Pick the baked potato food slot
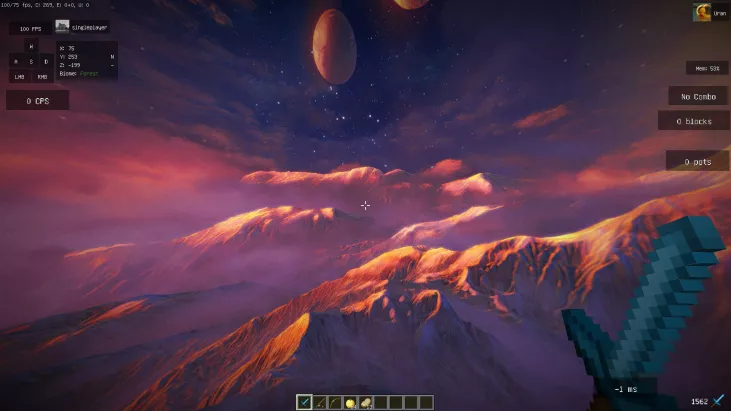Screen dimensions: 731x411 (365, 402)
